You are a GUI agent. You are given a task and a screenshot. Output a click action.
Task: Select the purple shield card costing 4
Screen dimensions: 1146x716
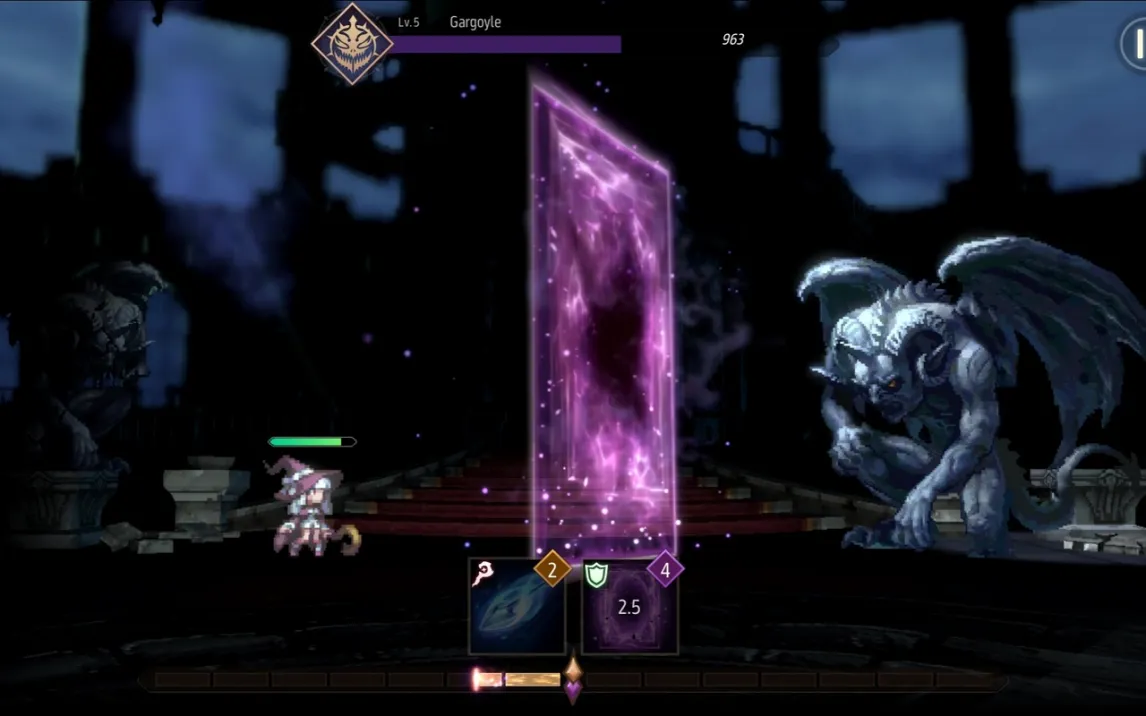tap(629, 608)
